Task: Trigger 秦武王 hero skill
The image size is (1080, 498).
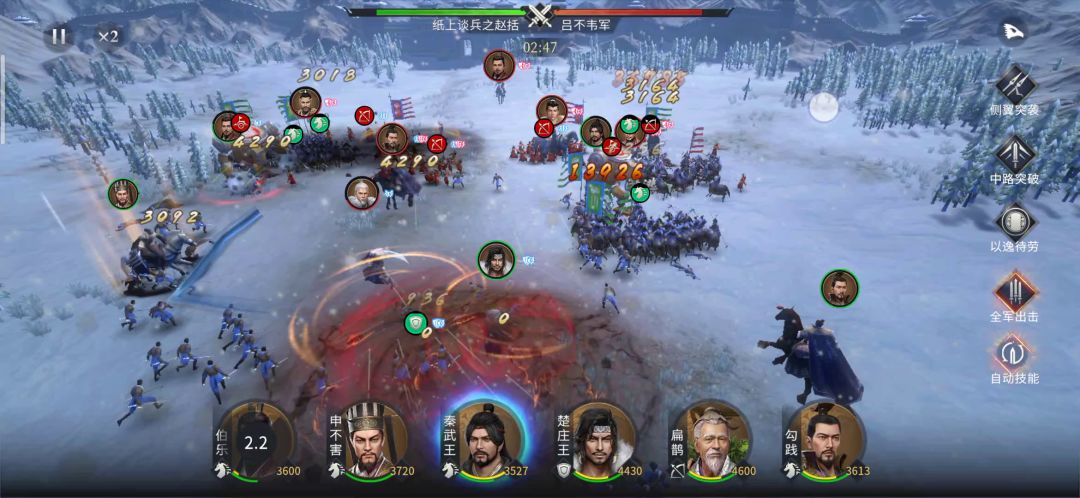Action: tap(484, 440)
